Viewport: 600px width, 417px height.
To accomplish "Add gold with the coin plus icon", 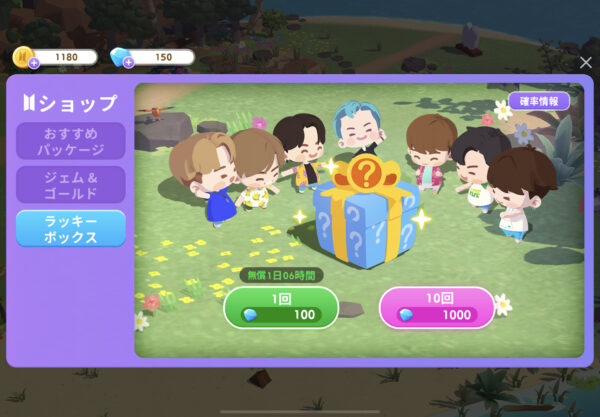I will 33,63.
